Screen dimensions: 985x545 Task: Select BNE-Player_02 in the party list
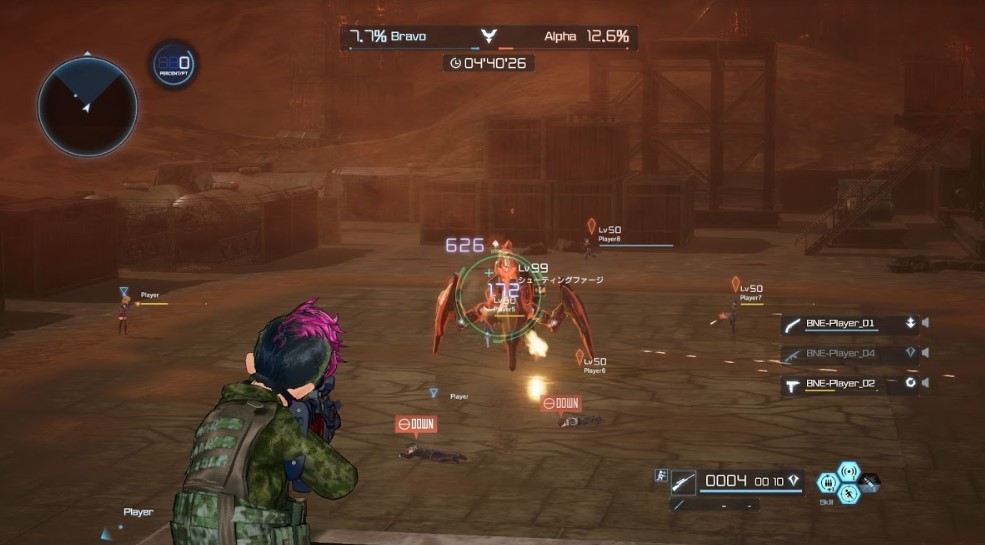840,383
